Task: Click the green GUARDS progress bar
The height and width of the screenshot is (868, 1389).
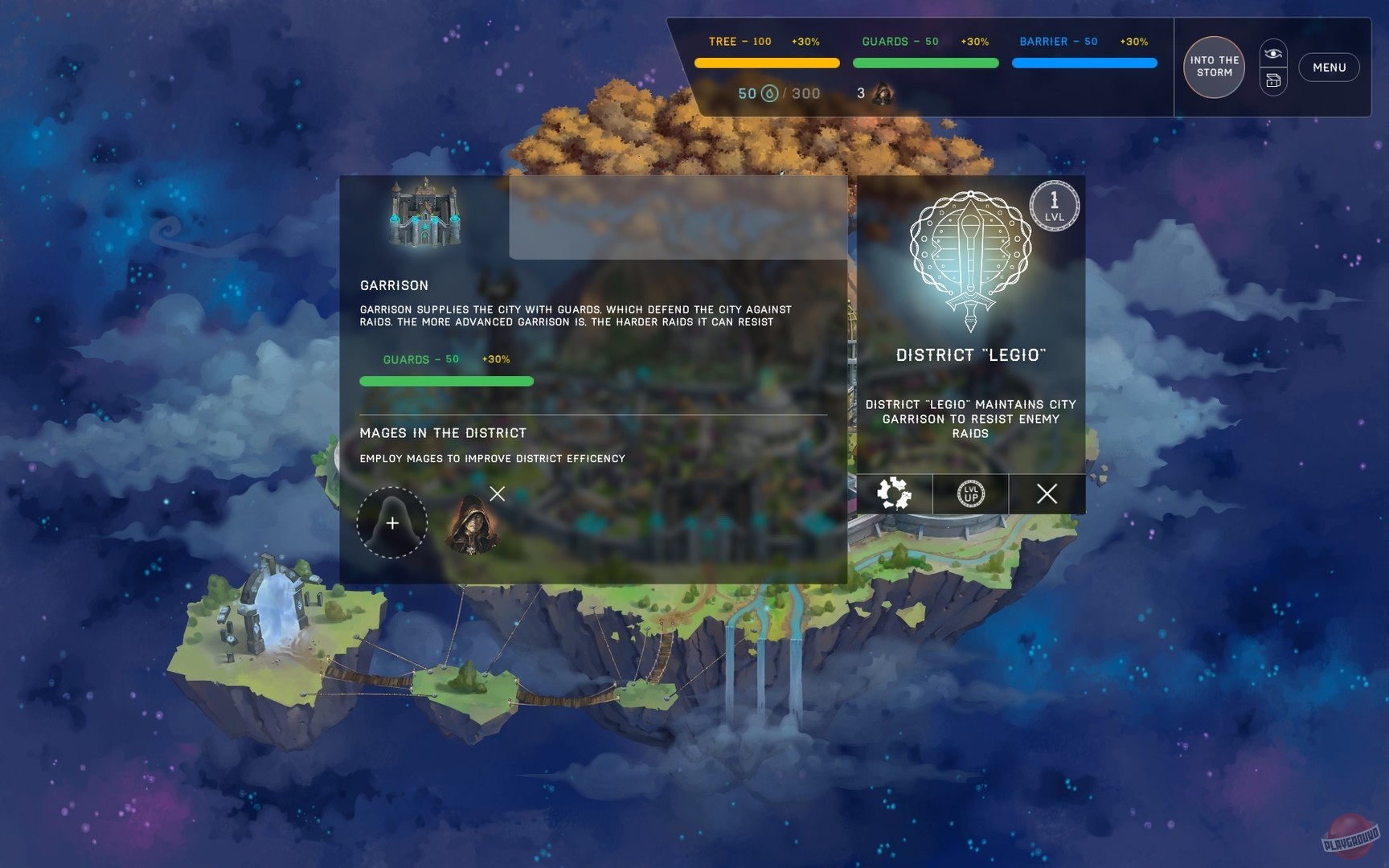Action: coord(446,380)
